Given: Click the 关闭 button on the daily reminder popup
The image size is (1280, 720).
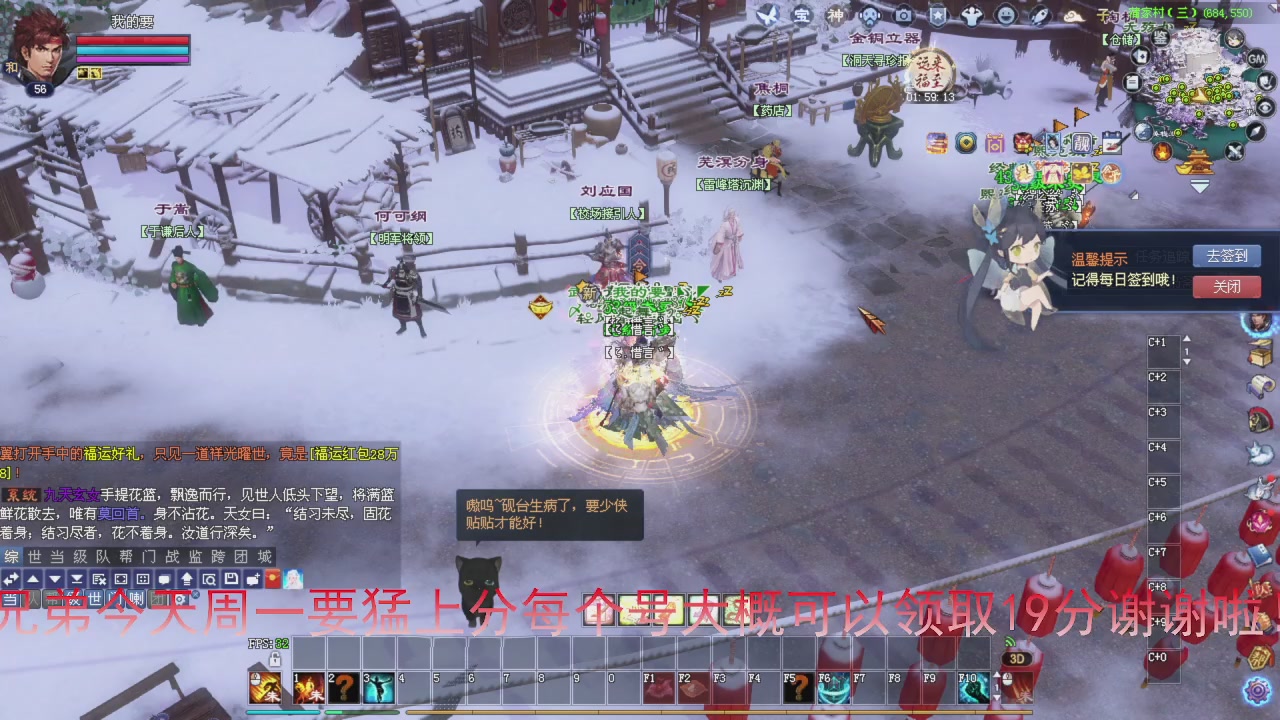Looking at the screenshot, I should 1227,287.
